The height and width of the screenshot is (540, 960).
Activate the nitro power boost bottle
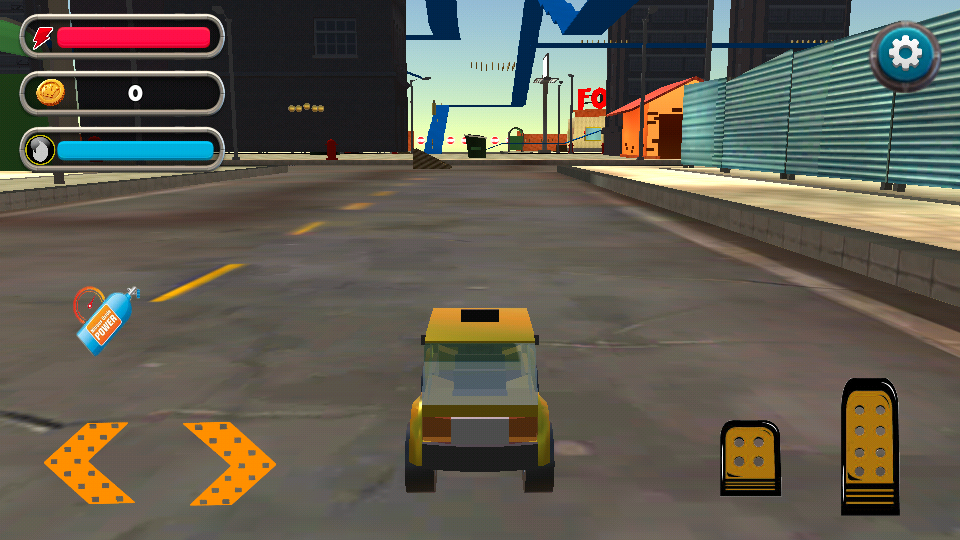[104, 318]
